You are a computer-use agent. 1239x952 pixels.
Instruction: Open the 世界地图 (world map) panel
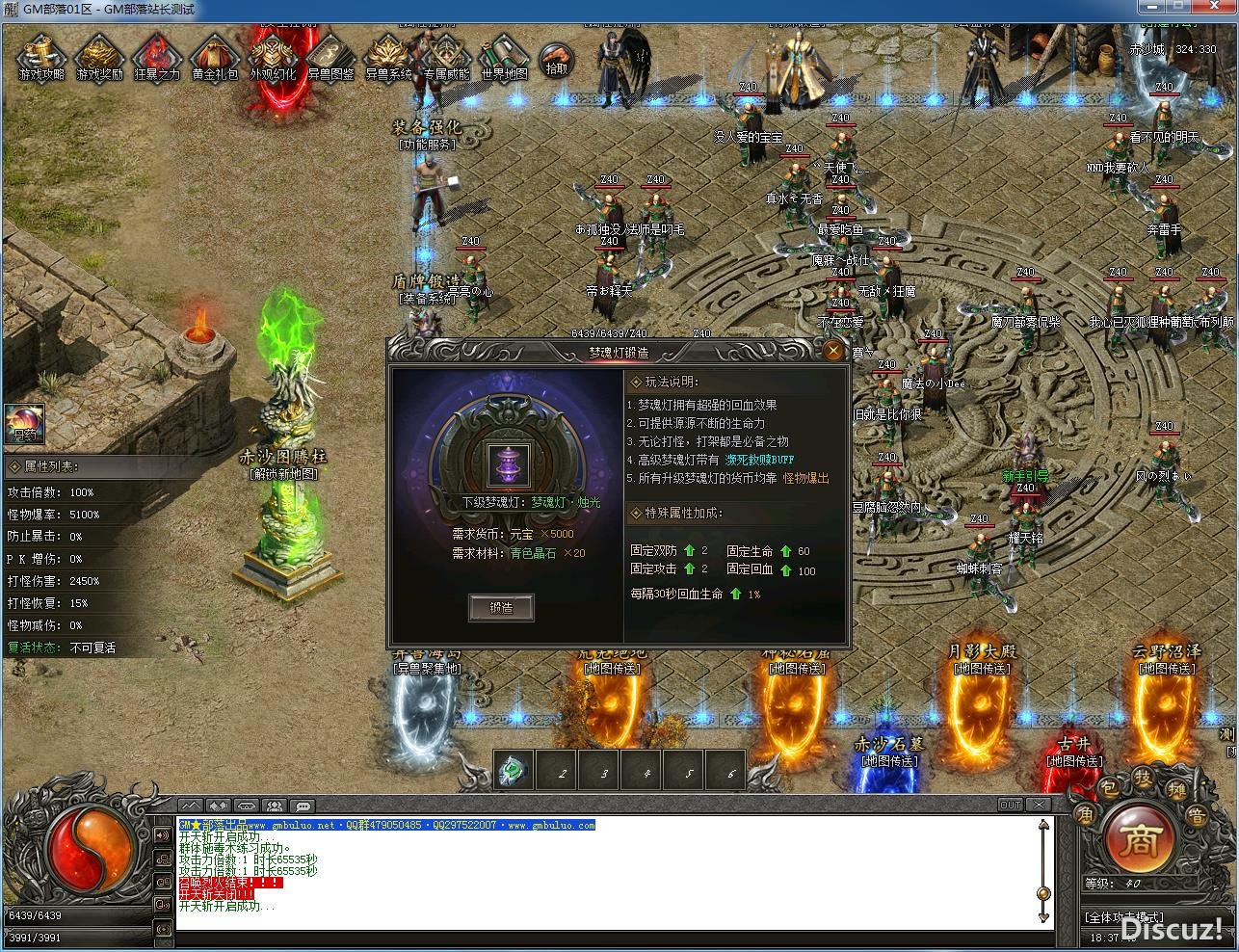503,58
